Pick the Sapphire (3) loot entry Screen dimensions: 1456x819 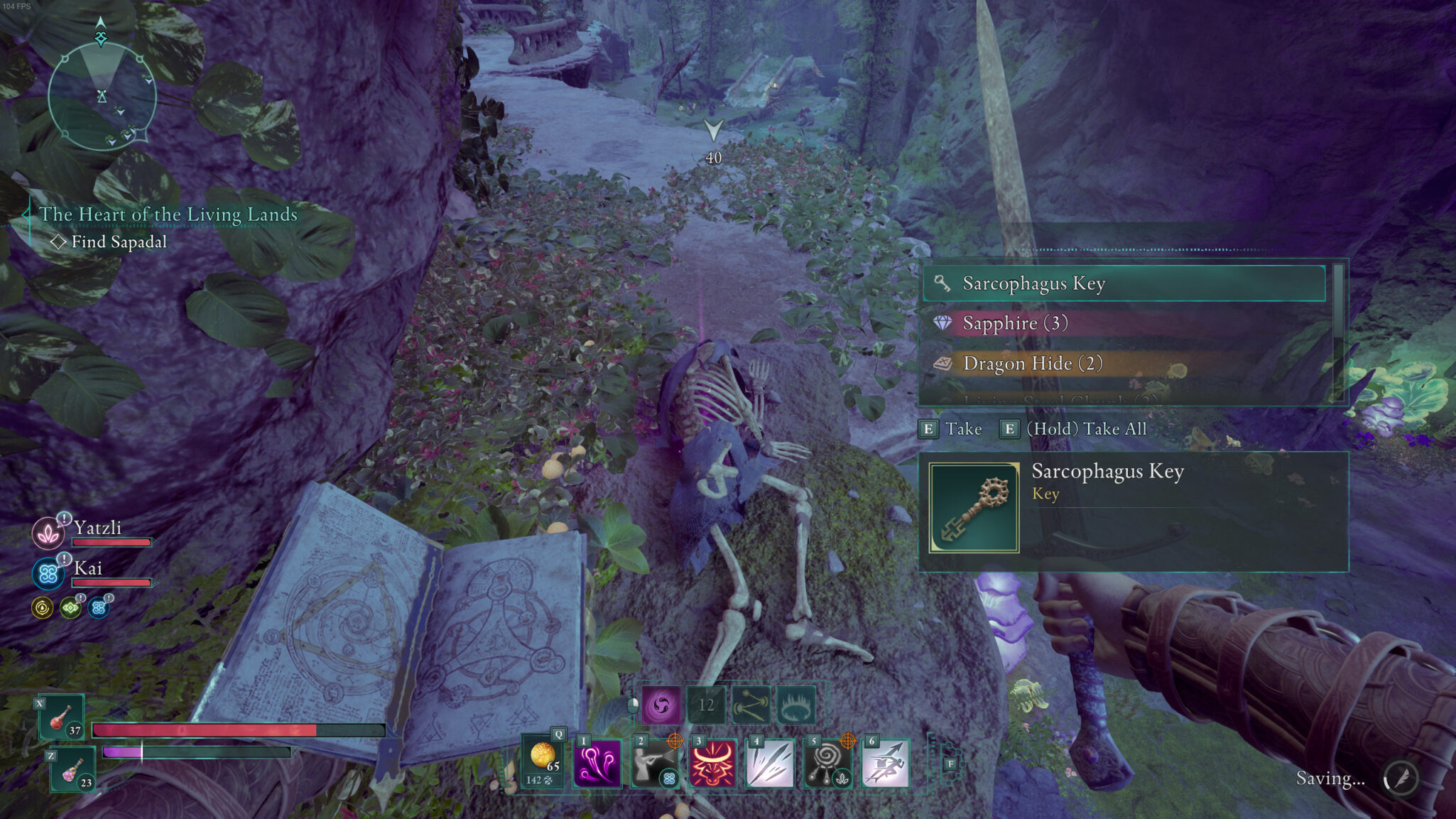(1124, 323)
